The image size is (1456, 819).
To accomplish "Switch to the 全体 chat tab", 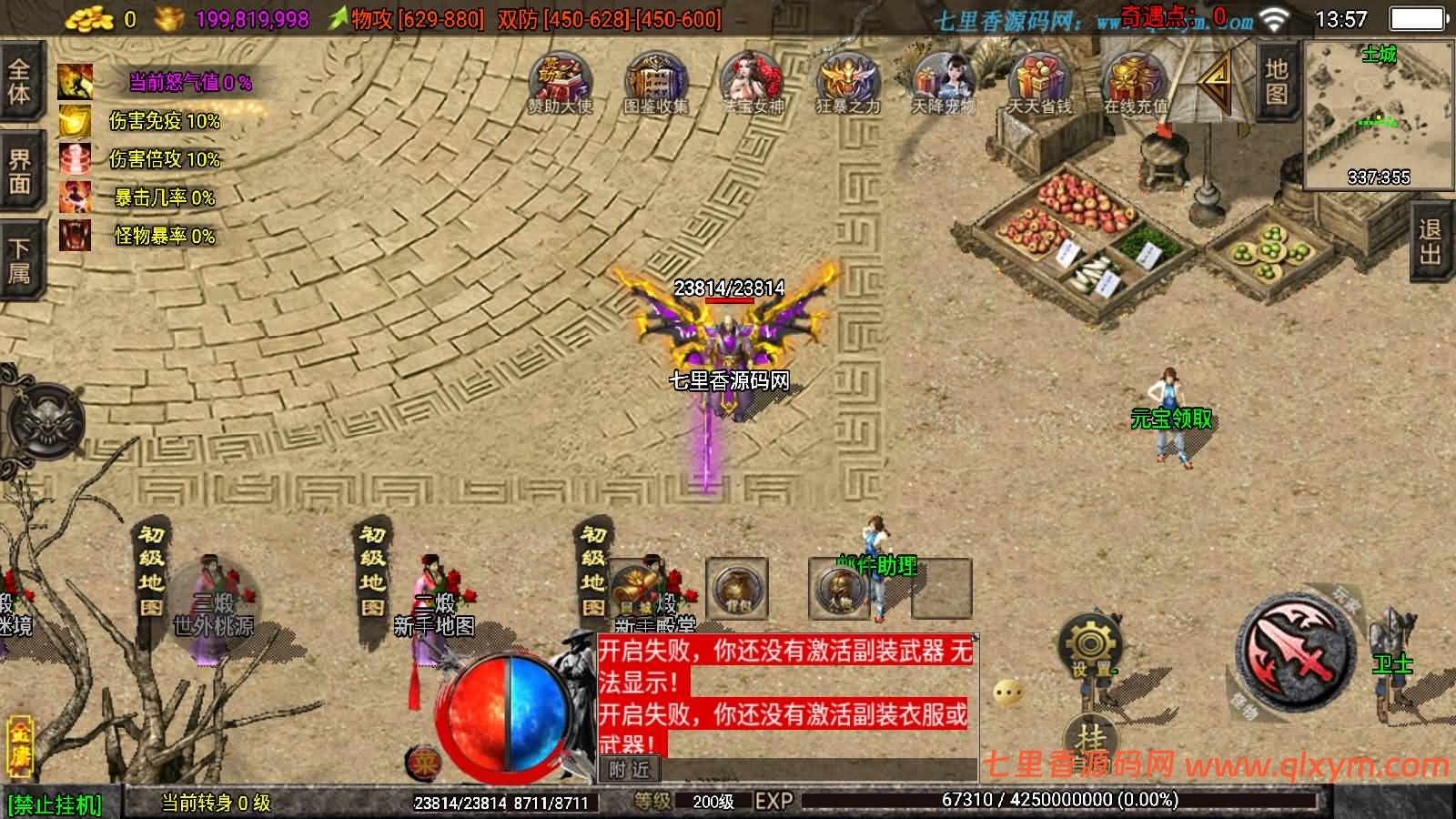I will 20,82.
